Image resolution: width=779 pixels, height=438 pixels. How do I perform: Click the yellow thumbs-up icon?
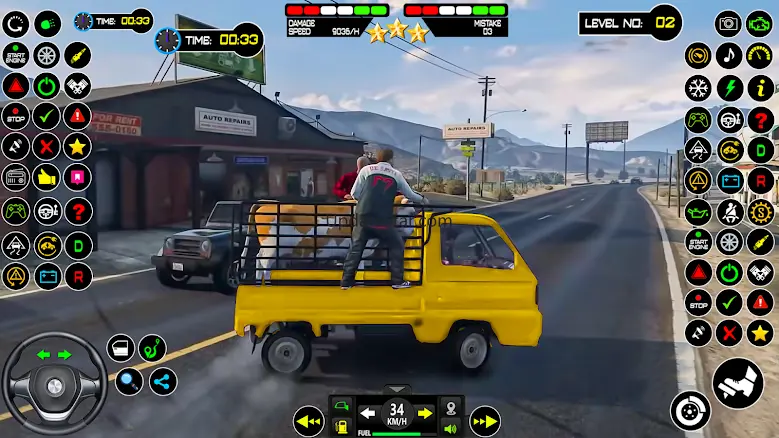tap(46, 178)
